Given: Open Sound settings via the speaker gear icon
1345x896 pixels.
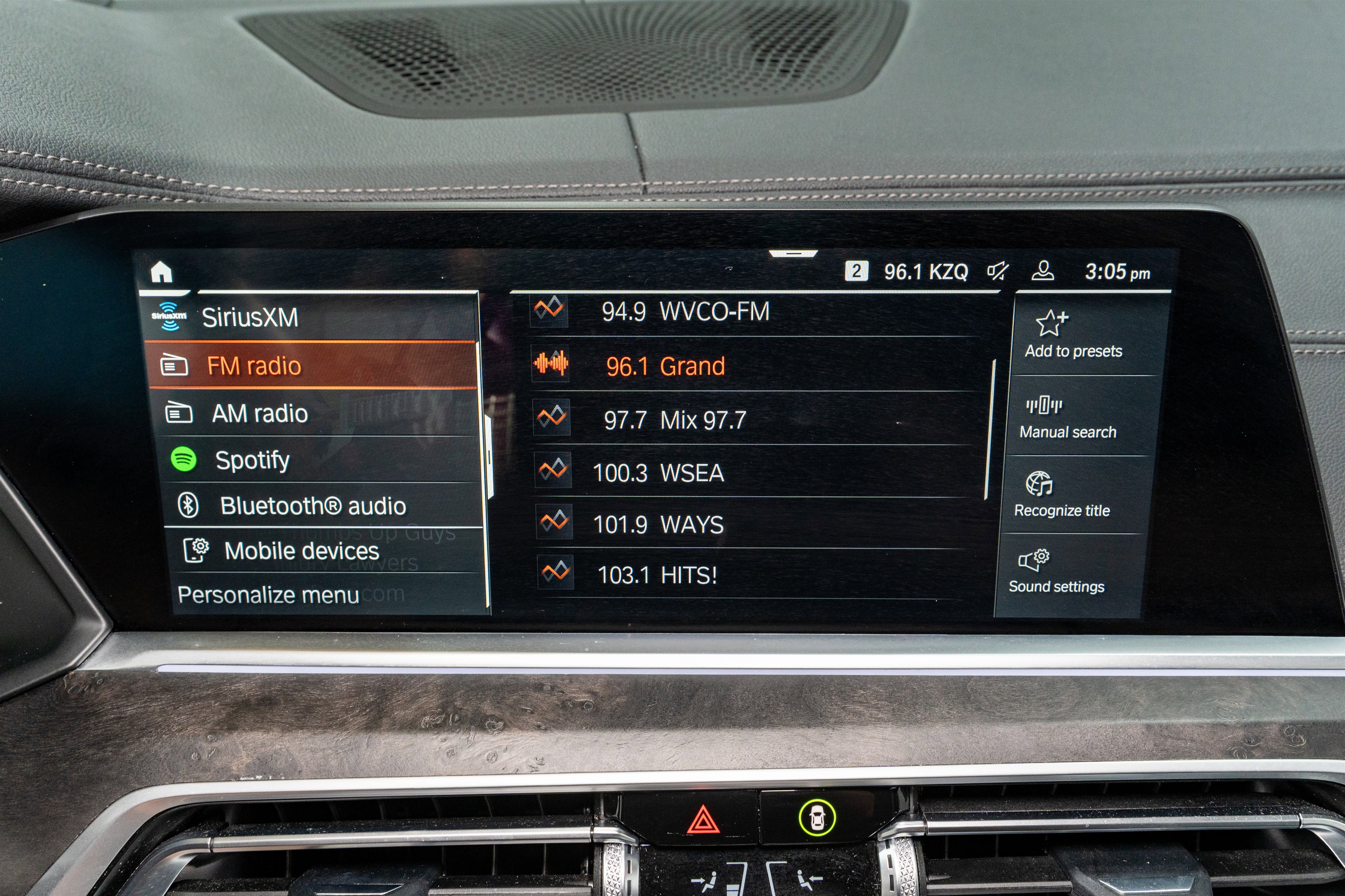Looking at the screenshot, I should 1035,562.
